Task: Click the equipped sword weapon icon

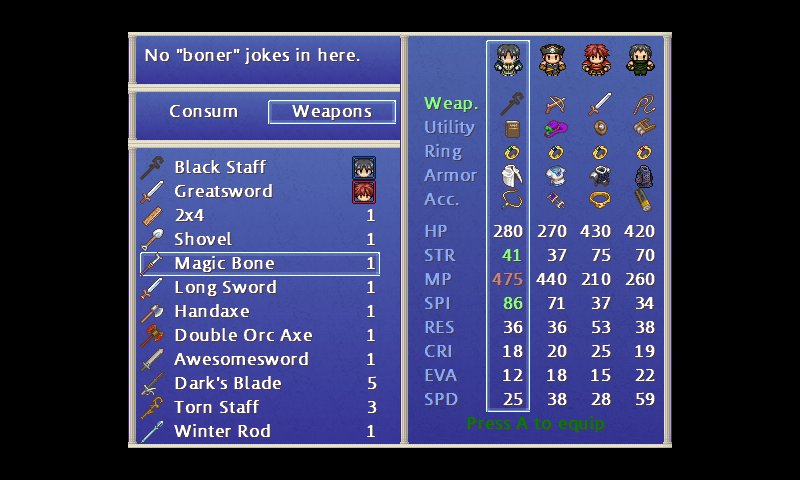Action: coord(598,104)
